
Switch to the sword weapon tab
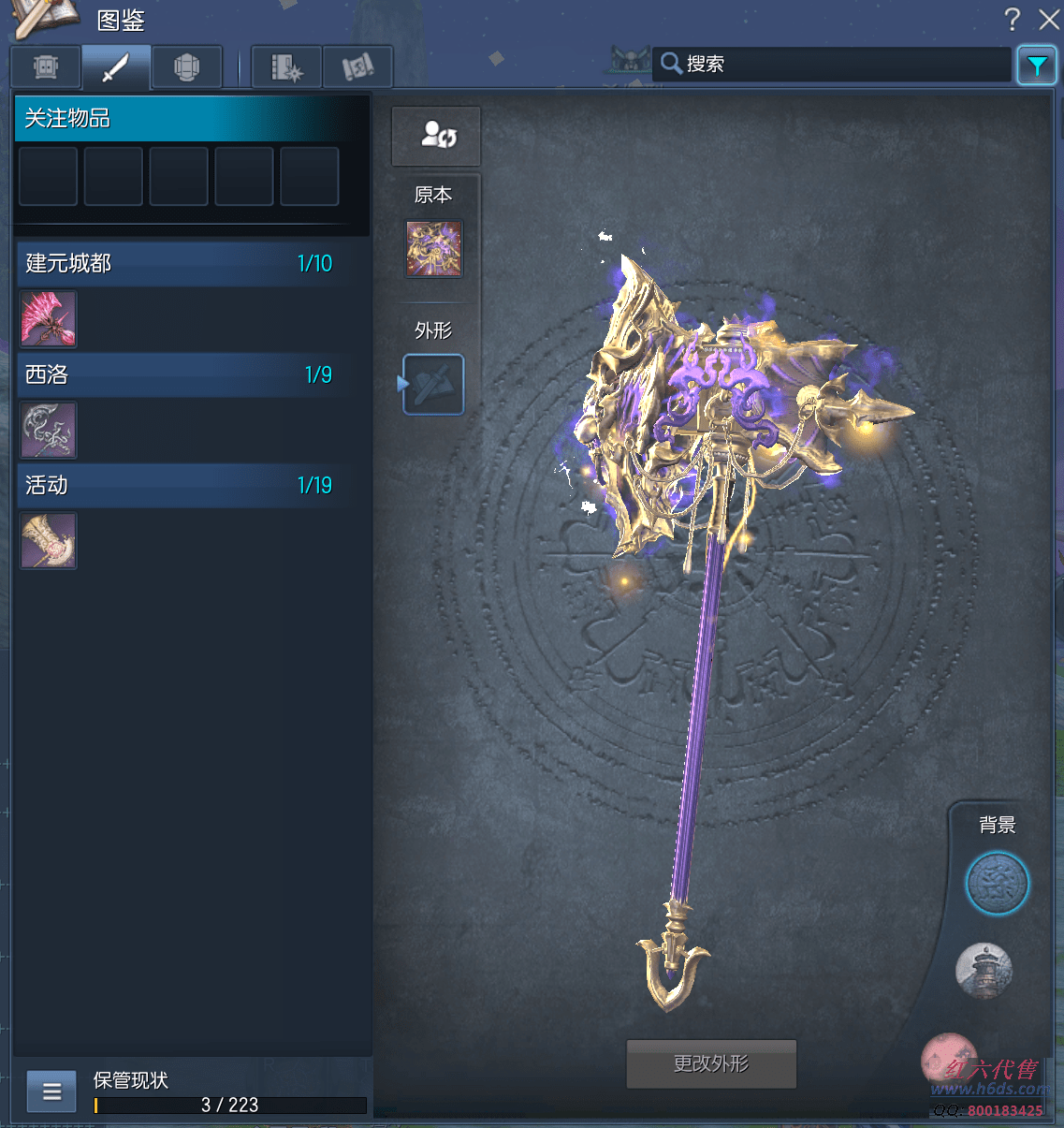[116, 67]
